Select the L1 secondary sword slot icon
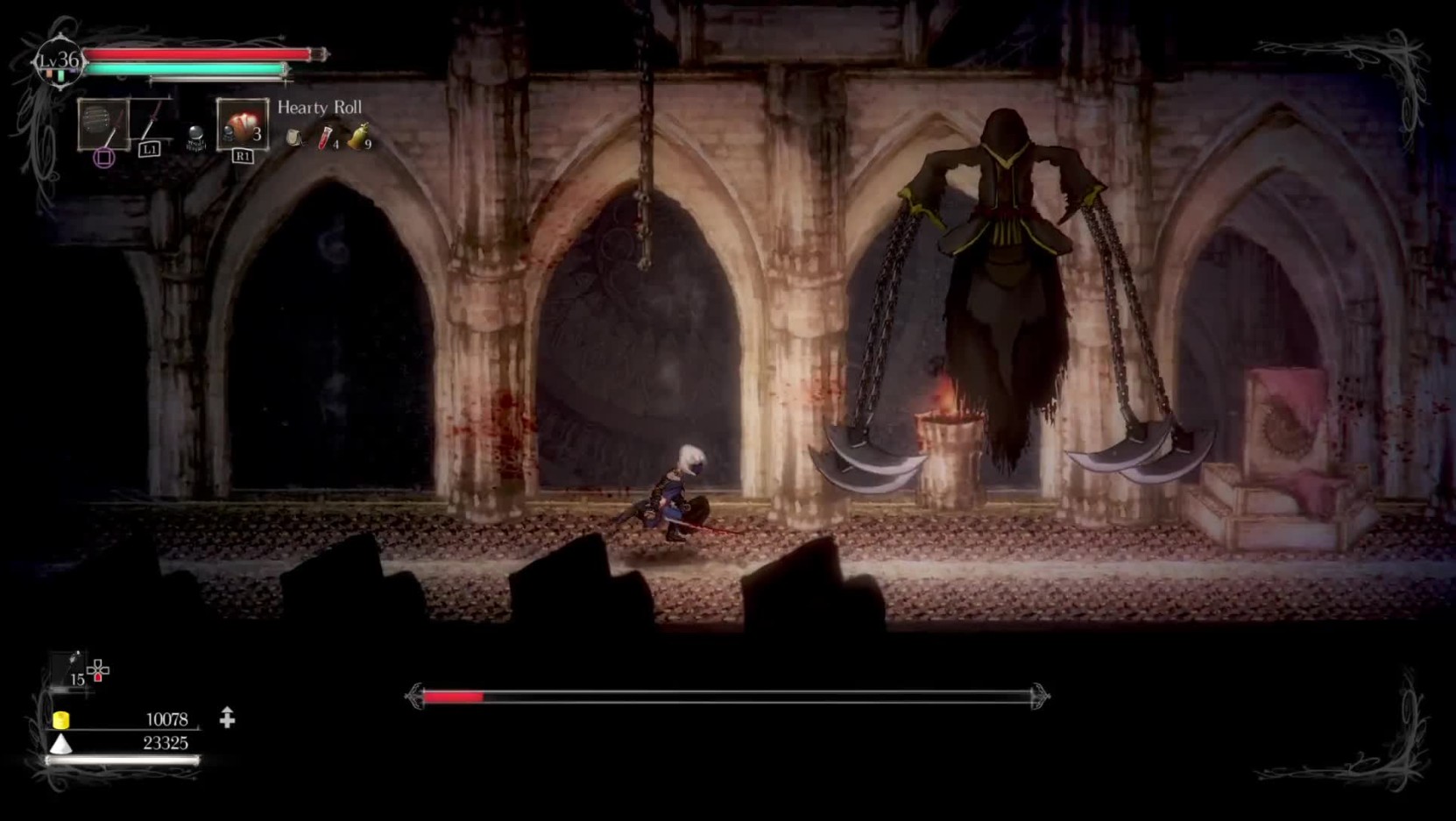 (150, 121)
